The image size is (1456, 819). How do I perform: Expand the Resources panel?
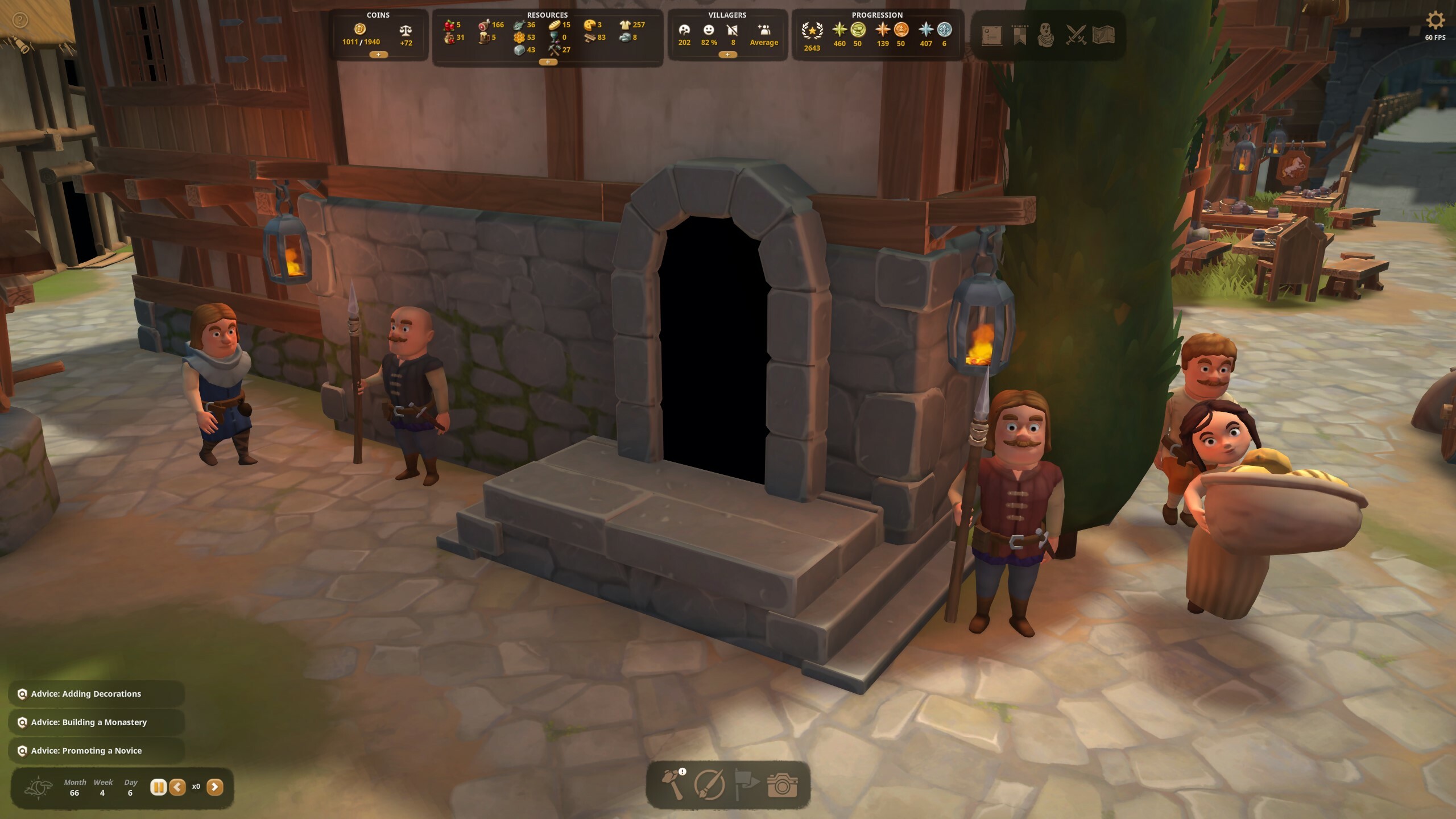click(x=548, y=62)
